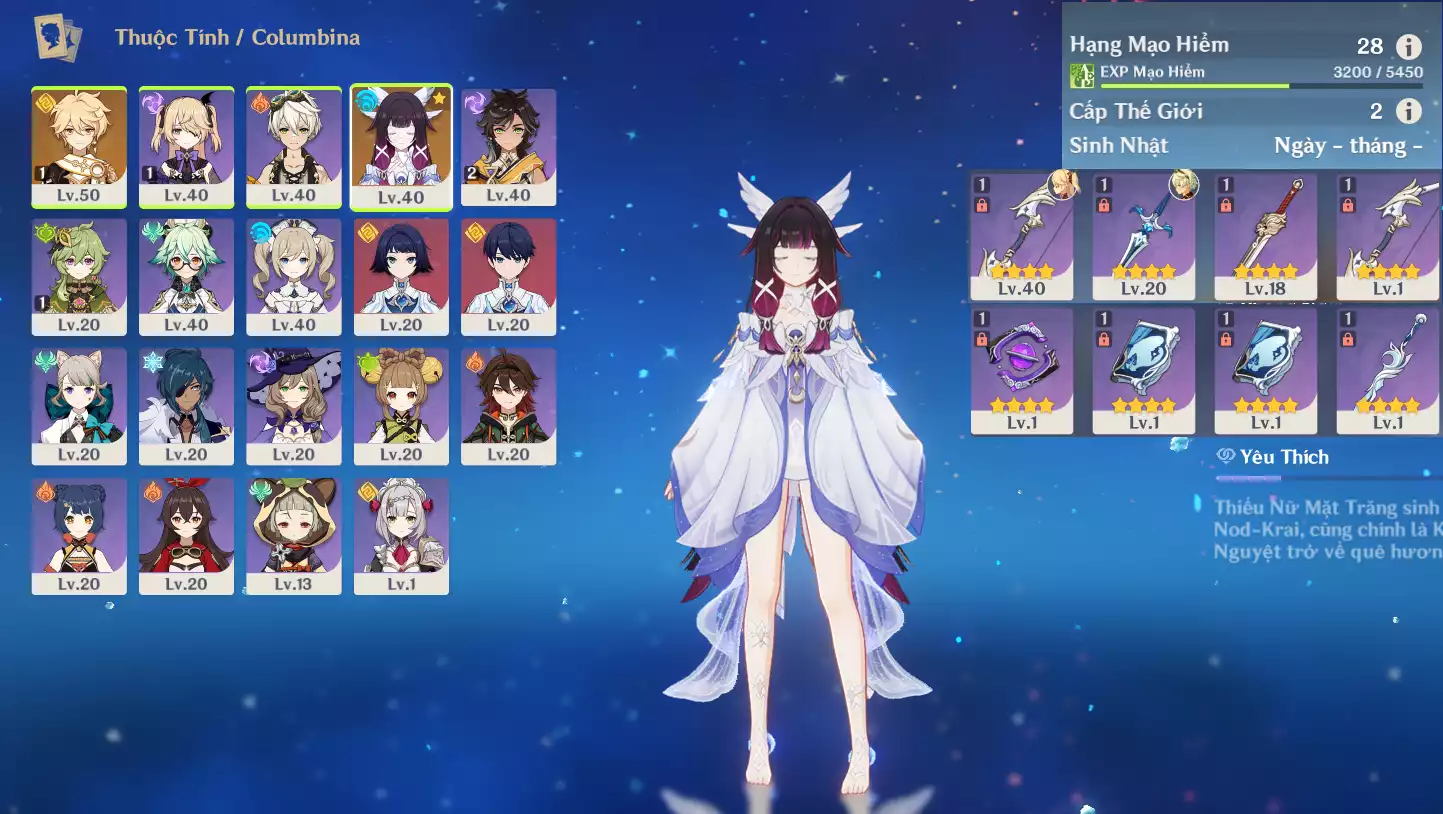Pick the highlighted Columbina portrait

click(401, 147)
